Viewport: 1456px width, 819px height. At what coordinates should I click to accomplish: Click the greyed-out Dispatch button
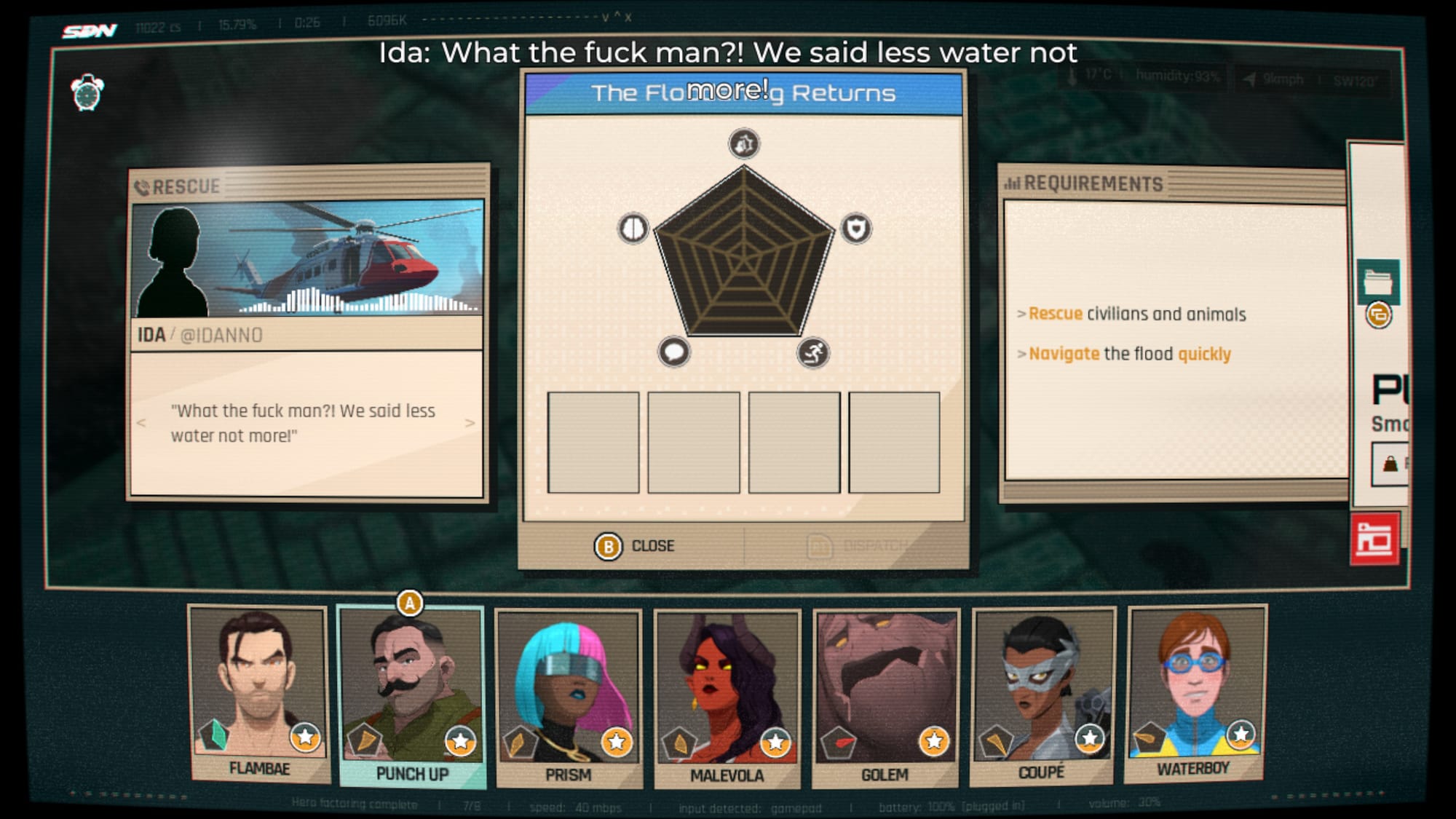(859, 546)
